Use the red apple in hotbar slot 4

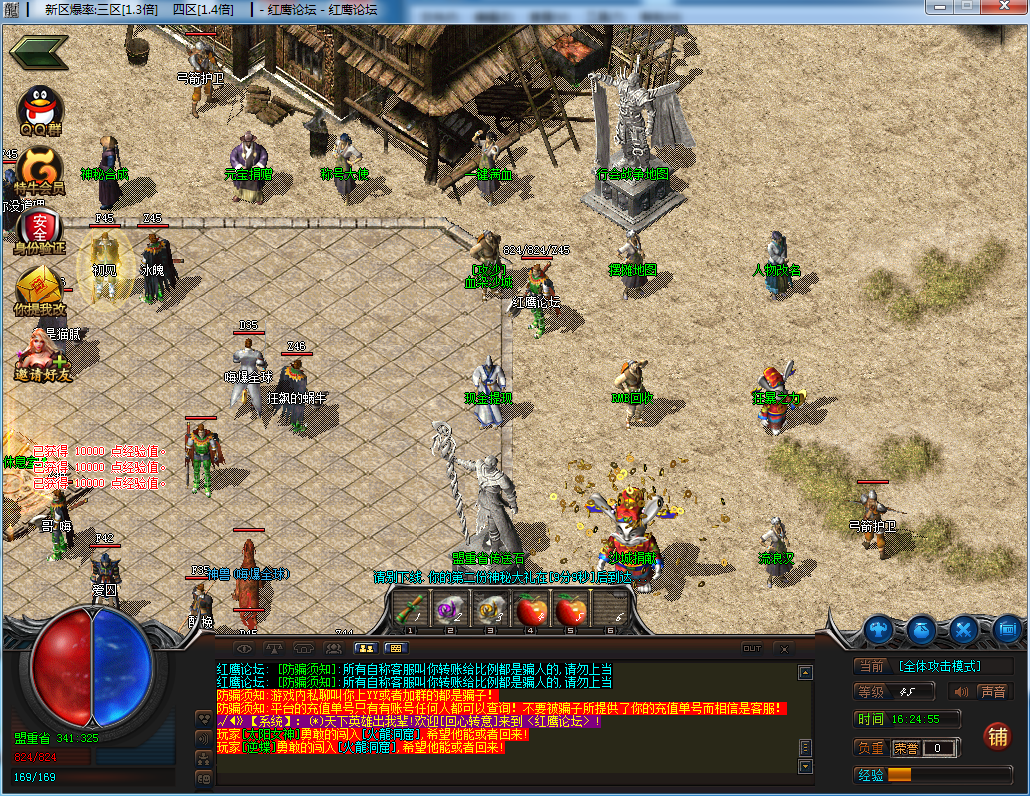[530, 607]
